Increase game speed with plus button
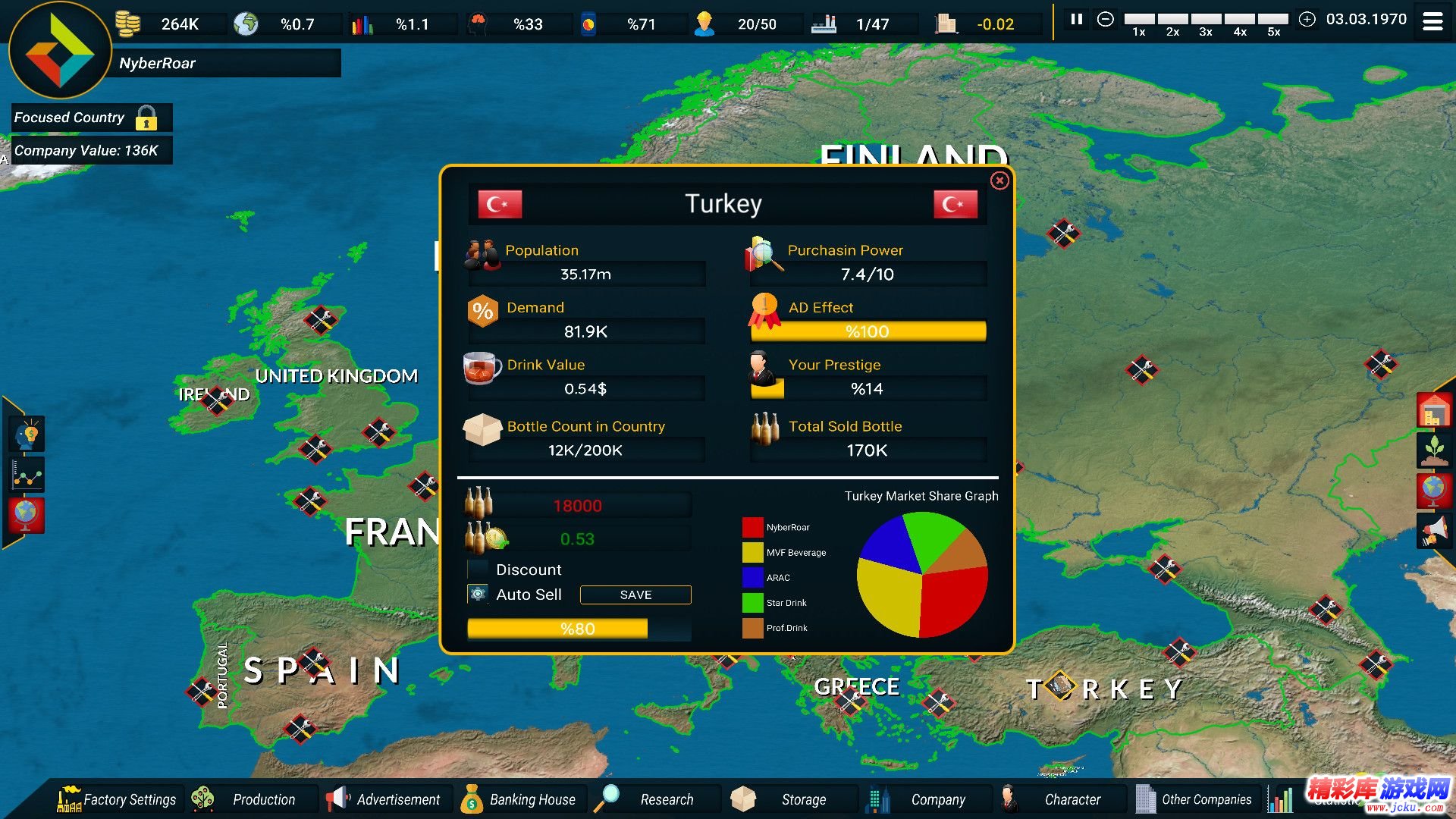 click(1307, 20)
